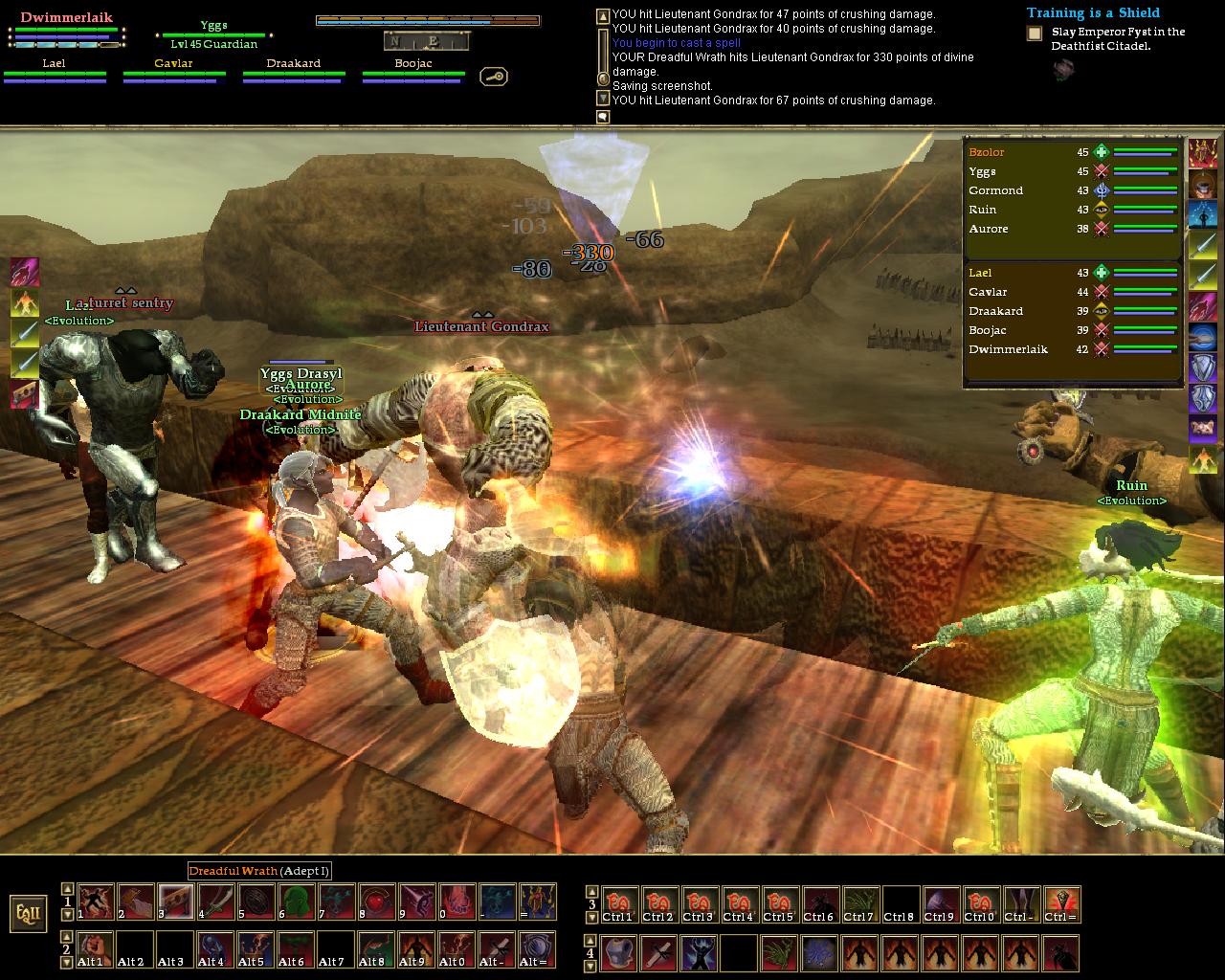
Task: Open the chat bubble button under chat log
Action: point(603,117)
